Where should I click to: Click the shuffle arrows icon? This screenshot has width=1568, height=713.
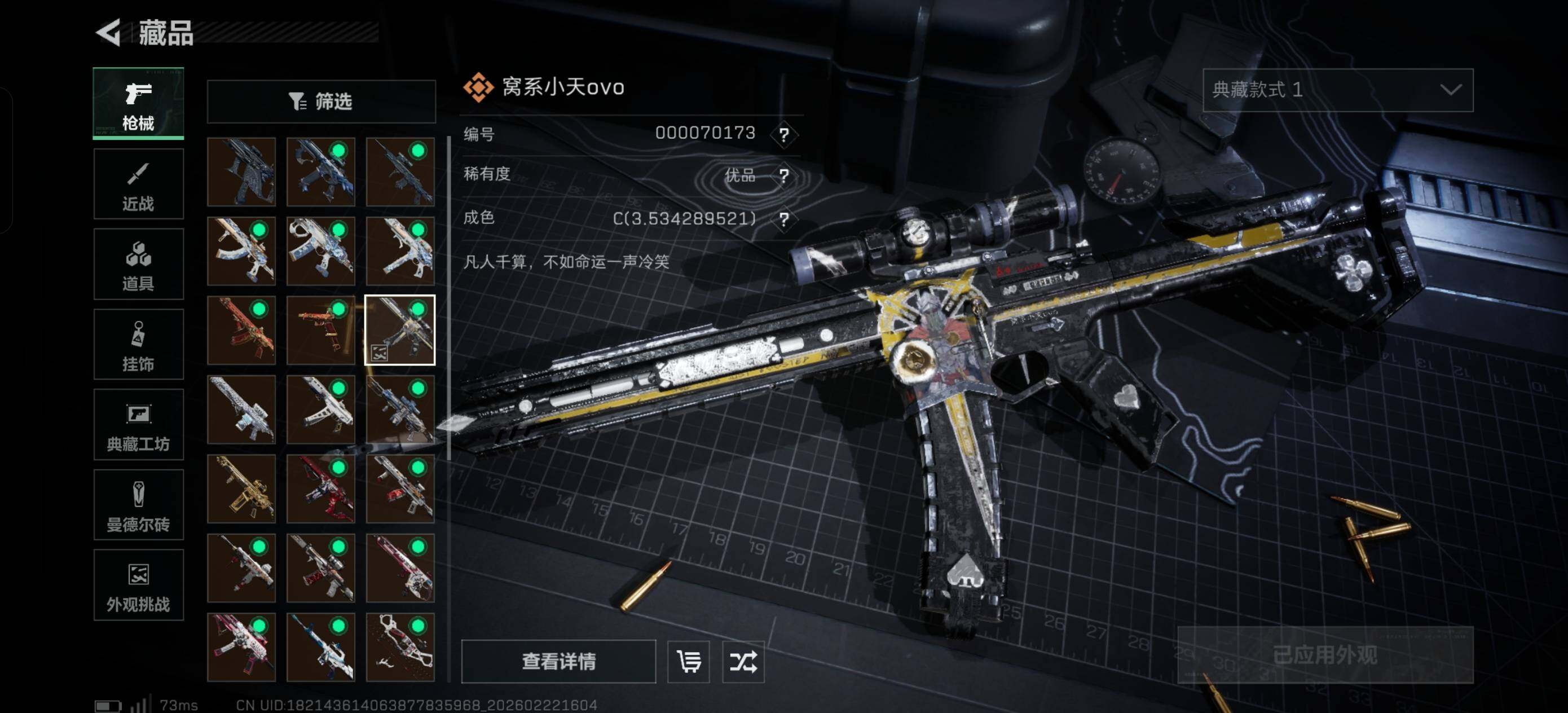[743, 661]
